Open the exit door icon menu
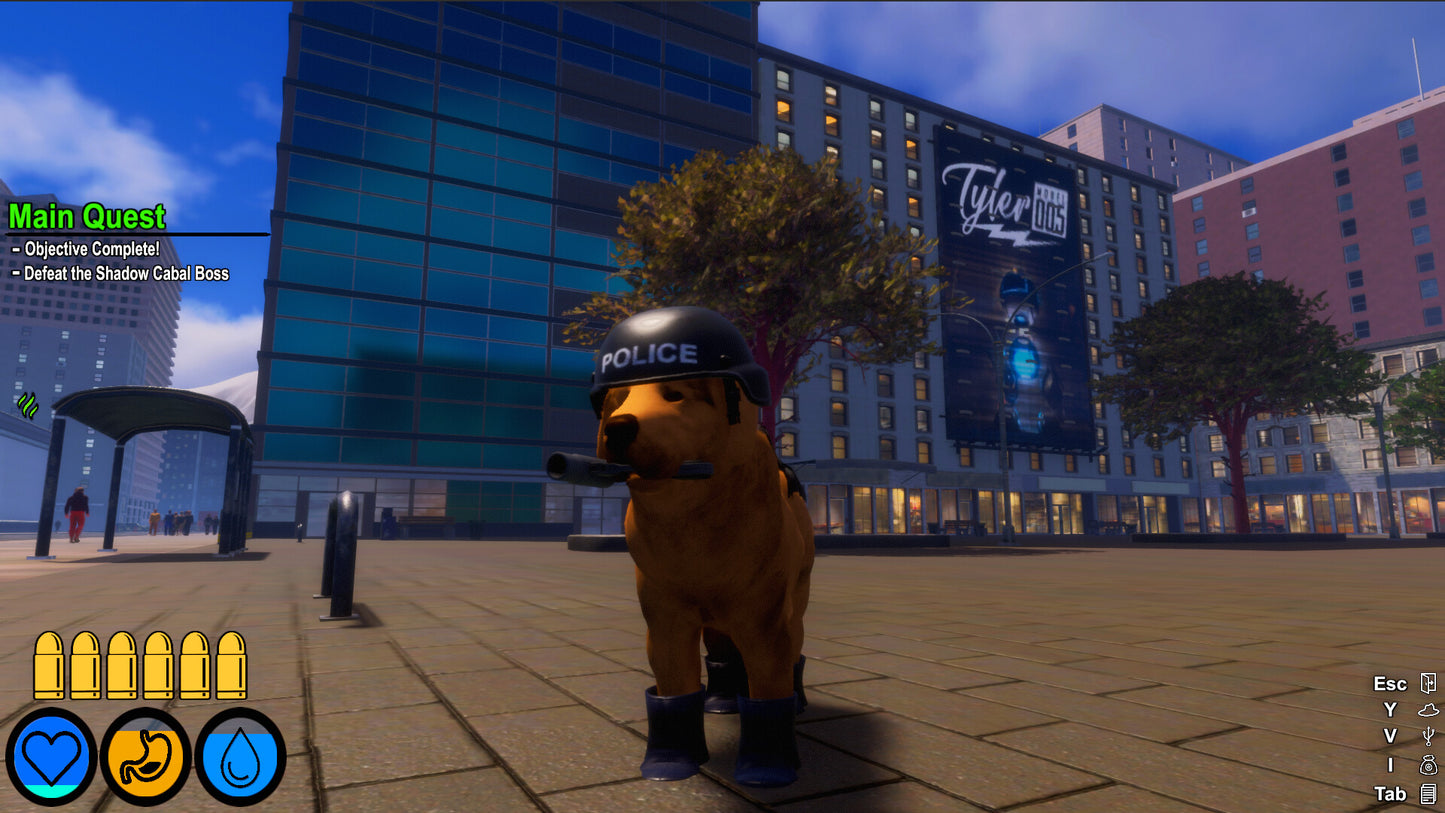 (x=1427, y=683)
